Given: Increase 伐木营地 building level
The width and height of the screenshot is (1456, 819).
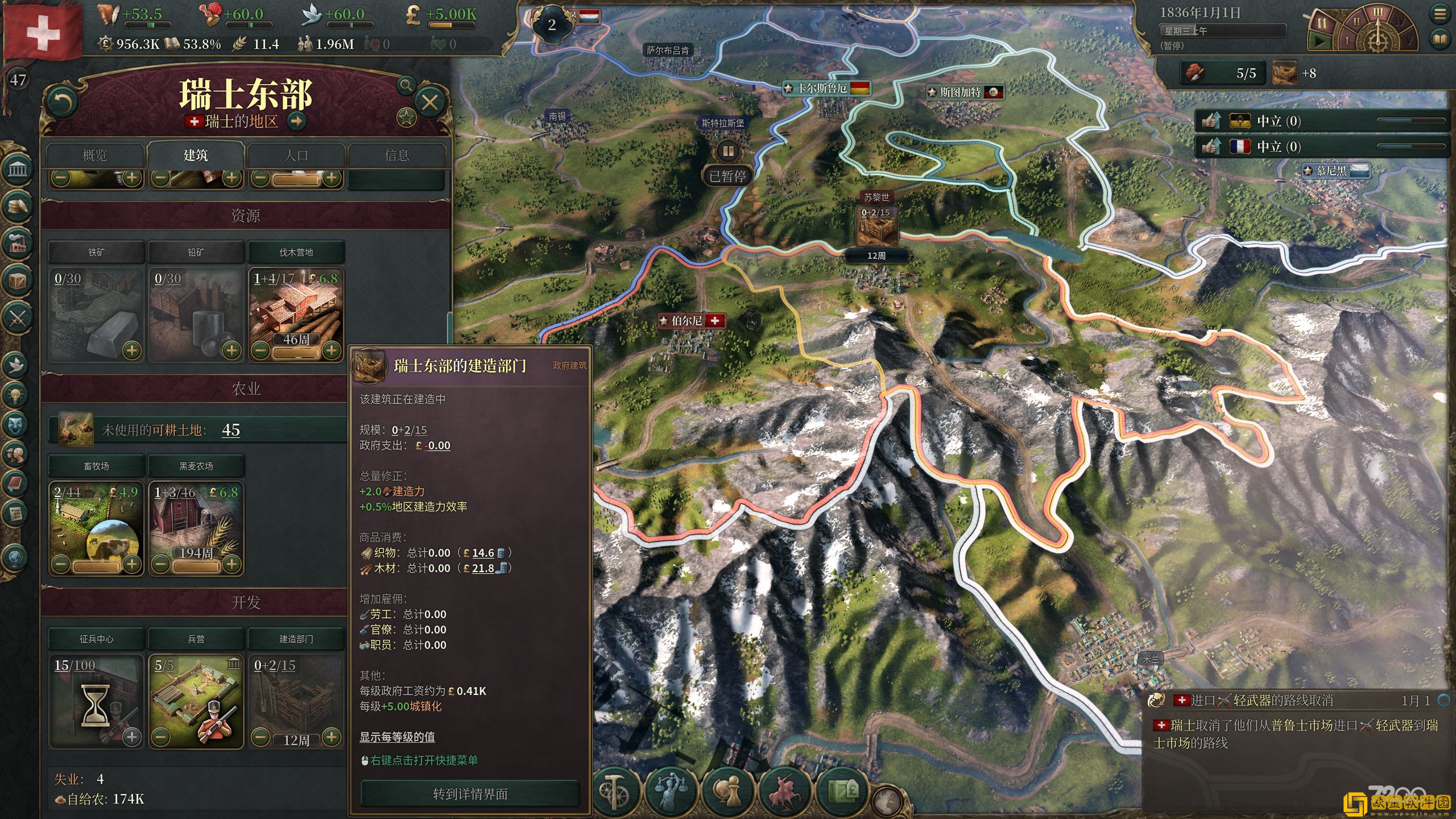Looking at the screenshot, I should pos(332,350).
